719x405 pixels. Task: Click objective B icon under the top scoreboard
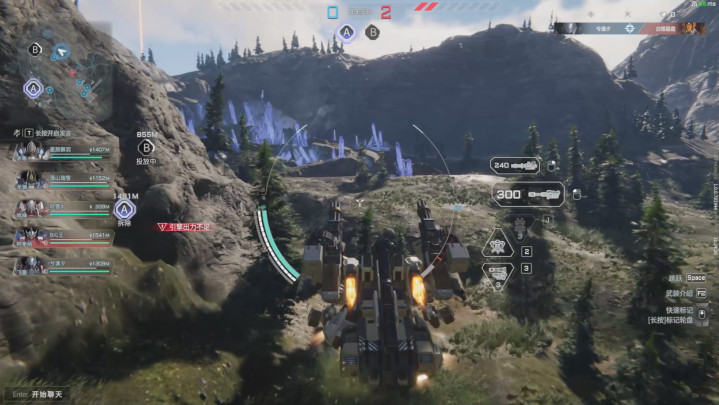tap(373, 32)
